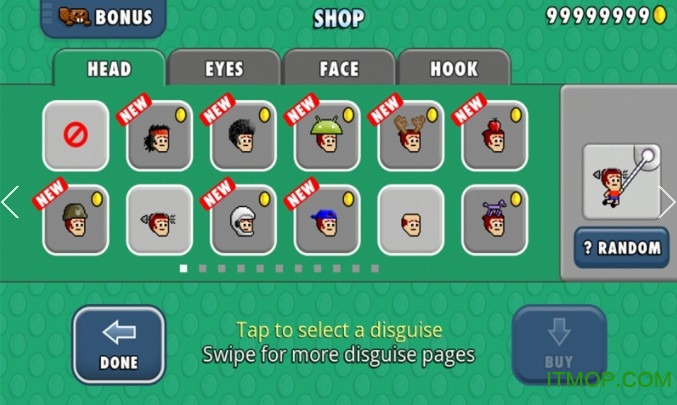
Task: Select the purple bone headpiece disguise
Action: tap(495, 218)
